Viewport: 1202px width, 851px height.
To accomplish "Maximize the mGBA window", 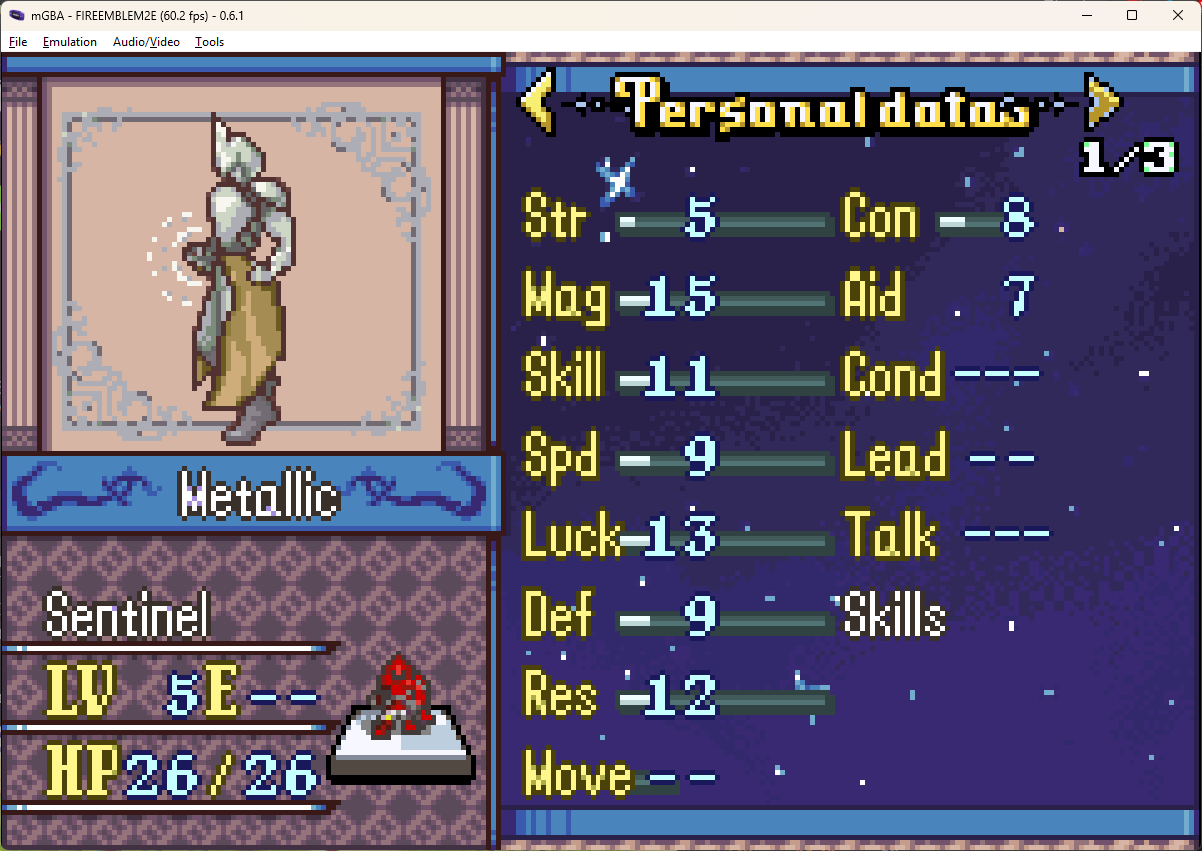I will (1131, 15).
